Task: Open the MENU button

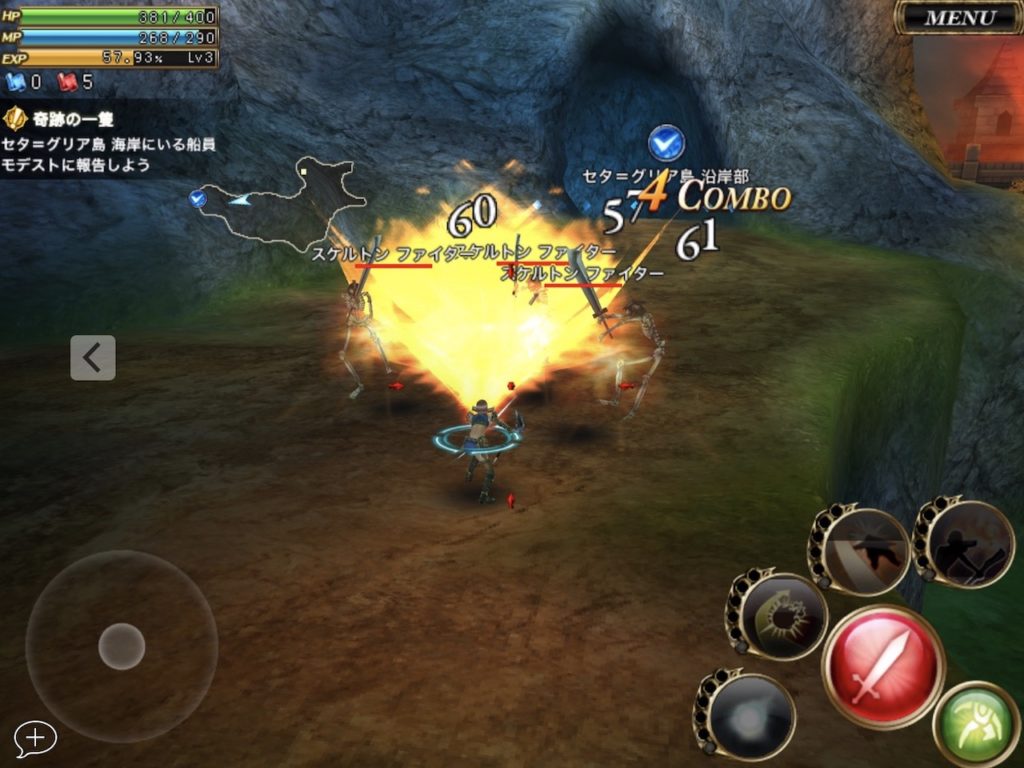Action: click(959, 17)
